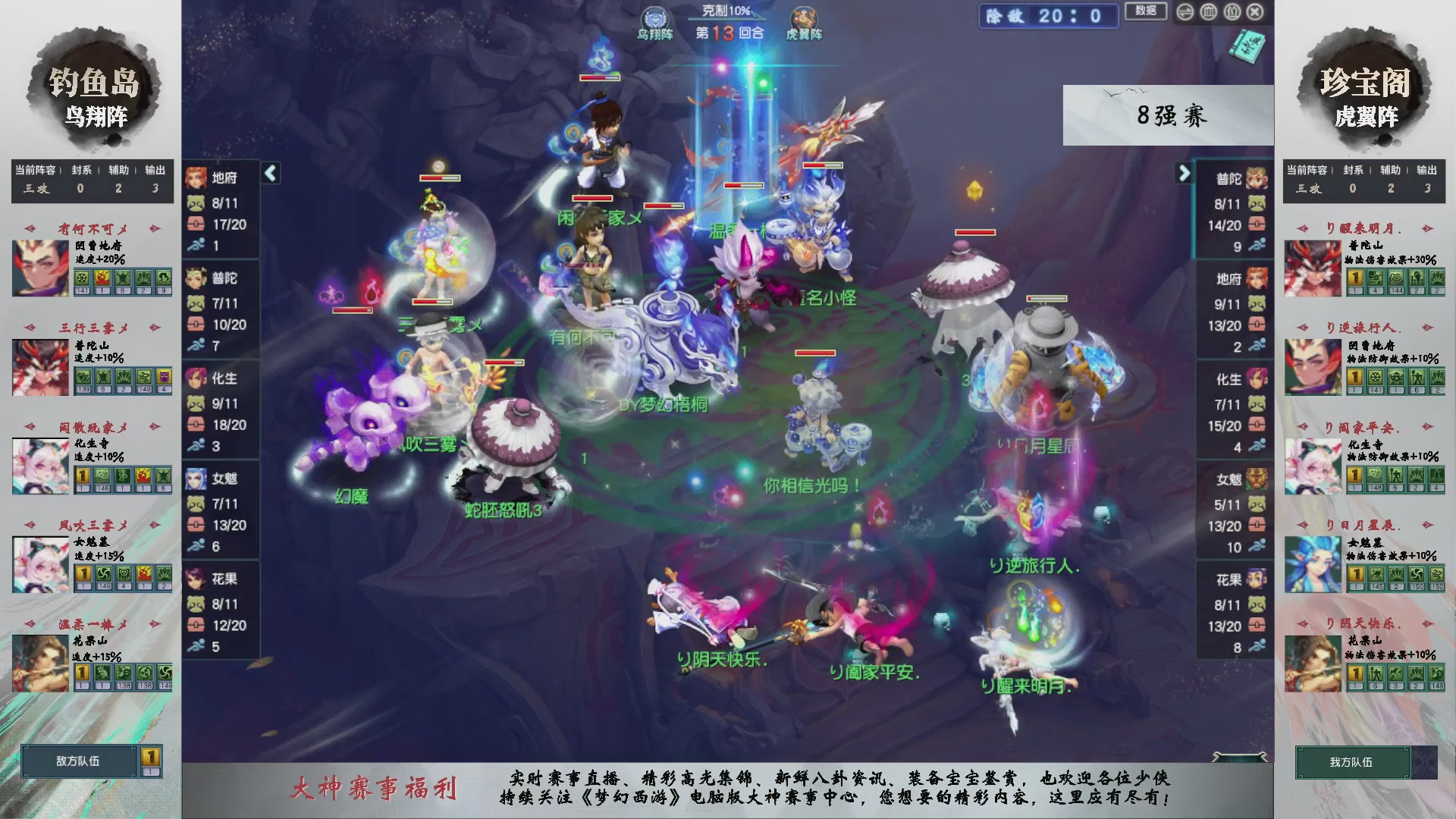The image size is (1456, 819).
Task: Open the 数据 data panel
Action: click(x=1145, y=12)
